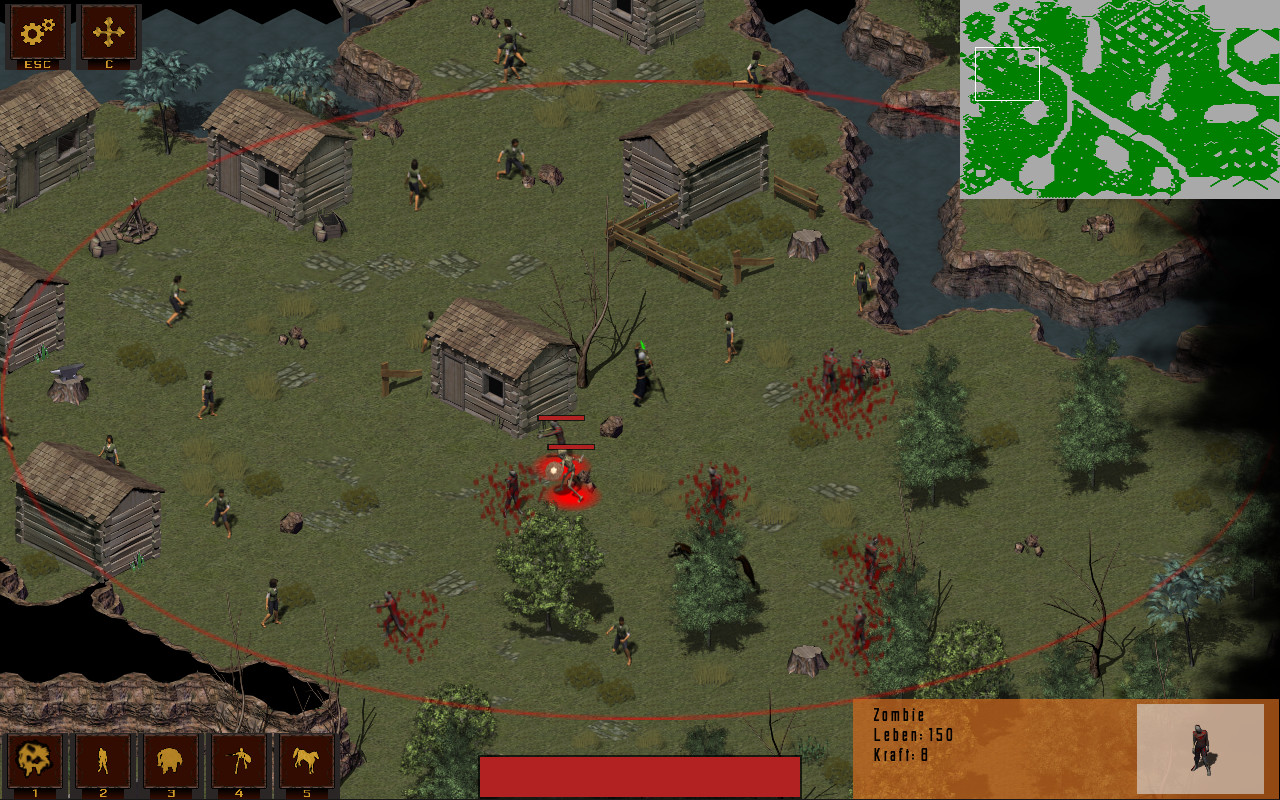Viewport: 1280px width, 800px height.
Task: Select the hulking beast icon in slot 3
Action: click(170, 762)
